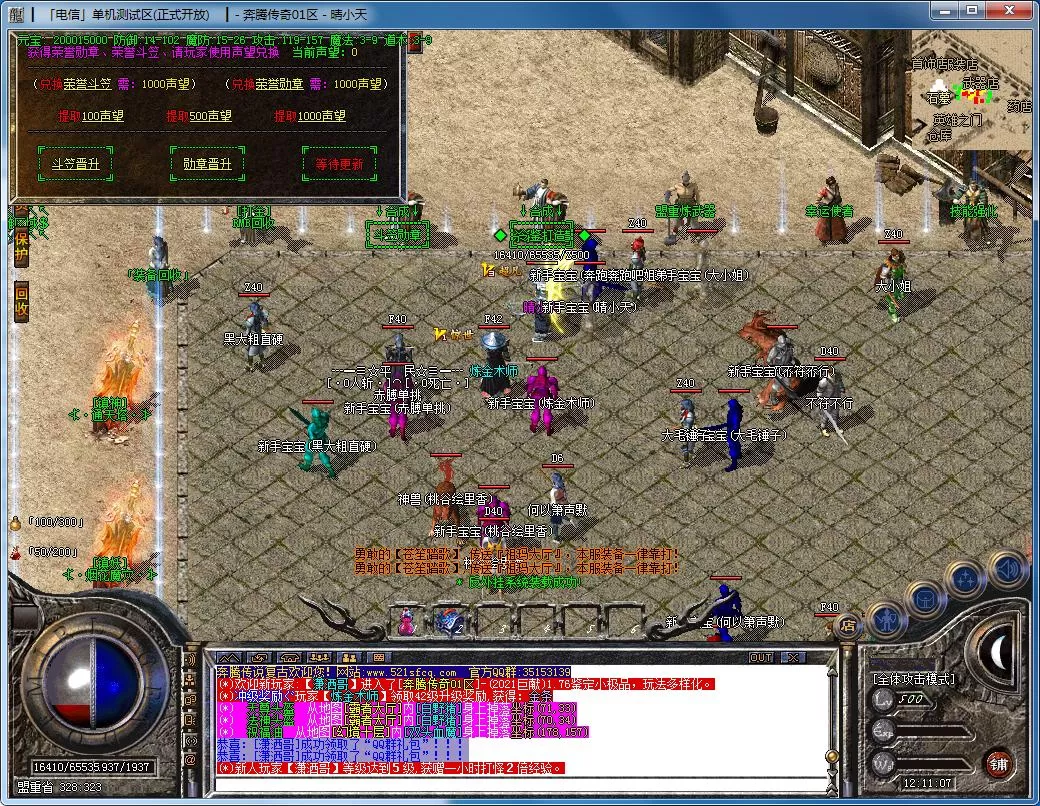Click the OUT button above chat
Viewport: 1040px width, 806px height.
pyautogui.click(x=761, y=657)
